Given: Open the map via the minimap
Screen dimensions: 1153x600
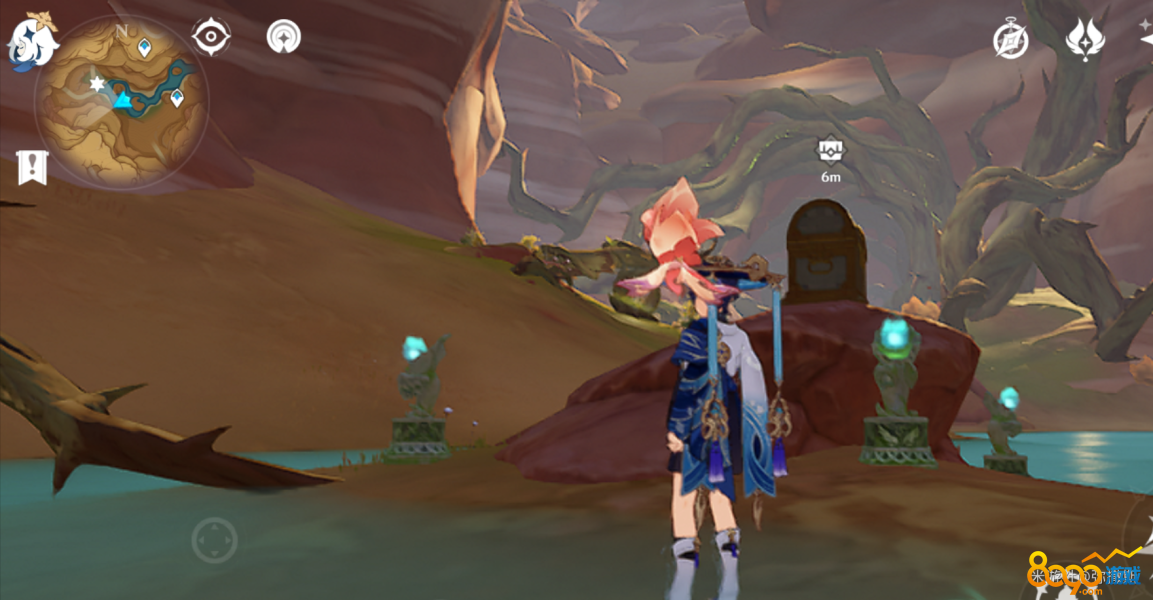Looking at the screenshot, I should coord(122,102).
